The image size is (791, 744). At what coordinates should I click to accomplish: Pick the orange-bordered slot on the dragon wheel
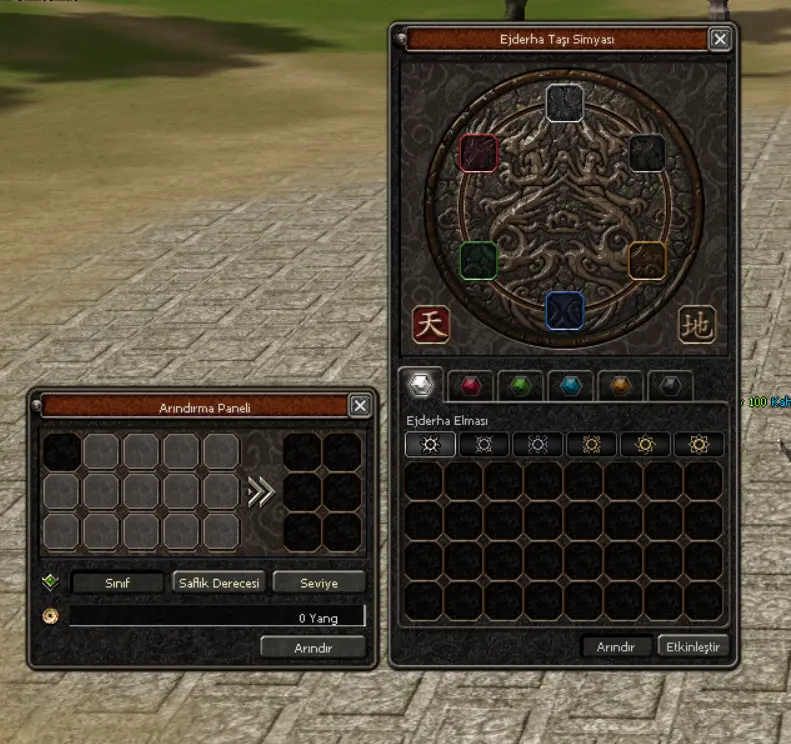click(647, 260)
